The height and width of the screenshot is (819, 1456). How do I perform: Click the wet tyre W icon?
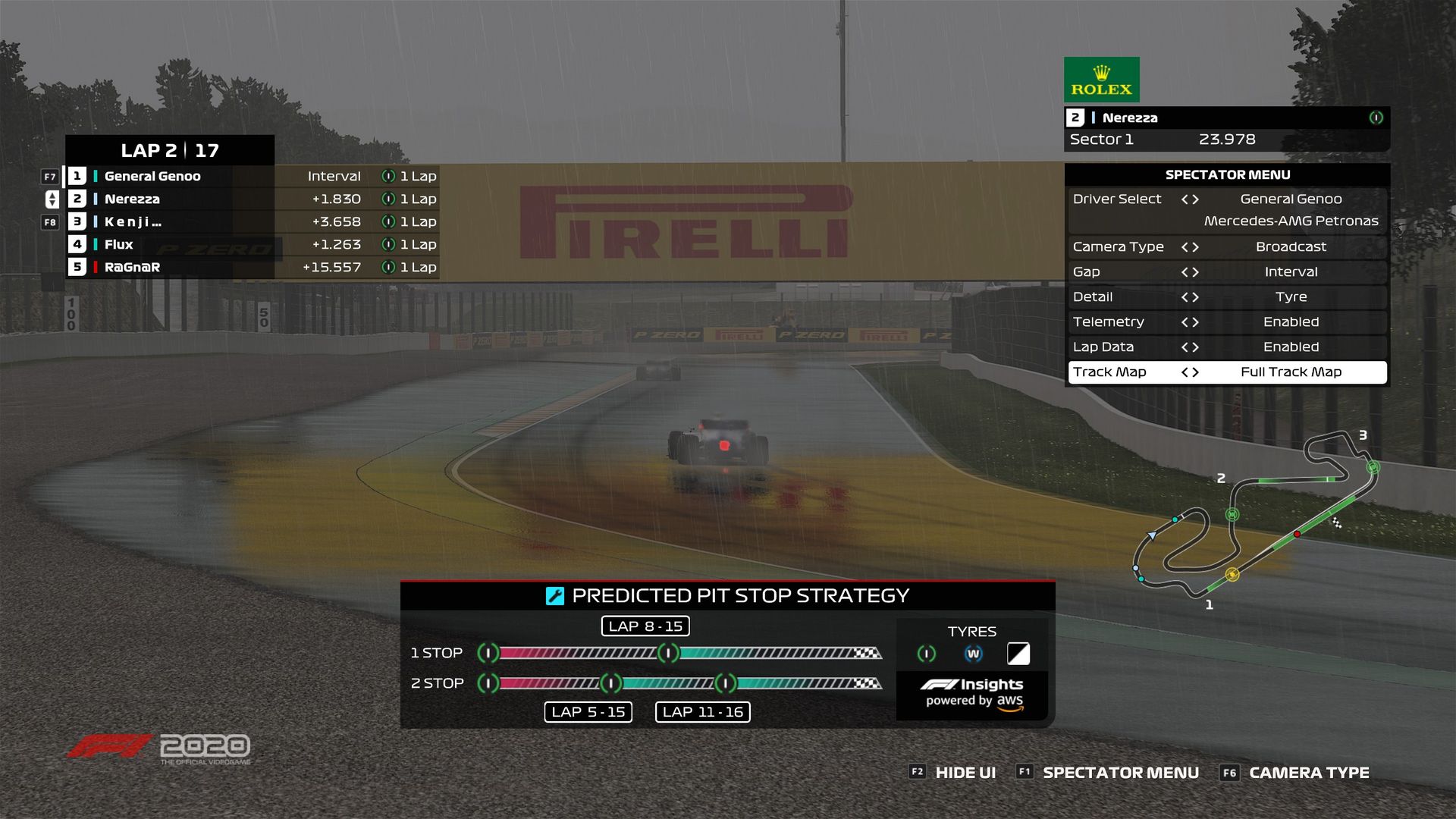973,654
